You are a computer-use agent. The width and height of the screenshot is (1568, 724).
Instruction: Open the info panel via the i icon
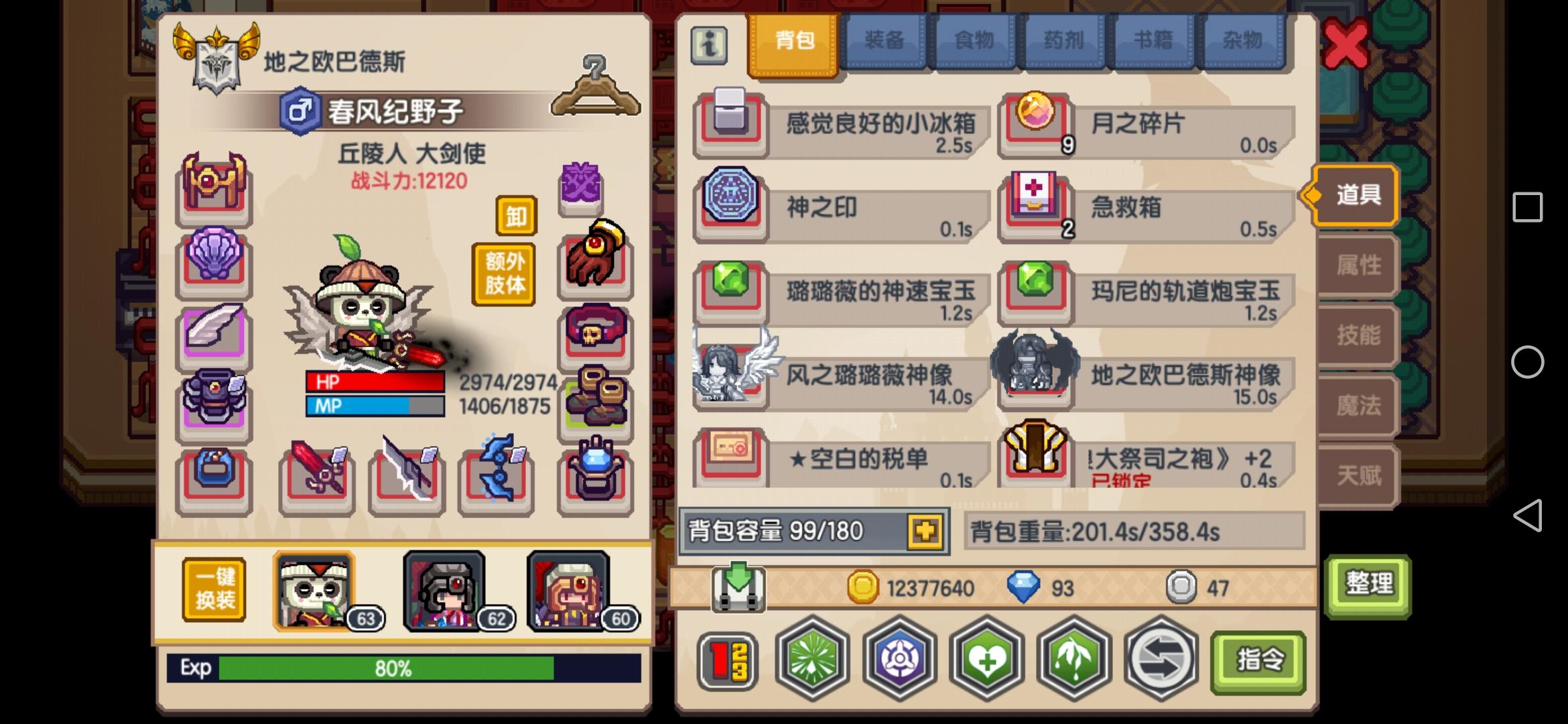click(710, 46)
